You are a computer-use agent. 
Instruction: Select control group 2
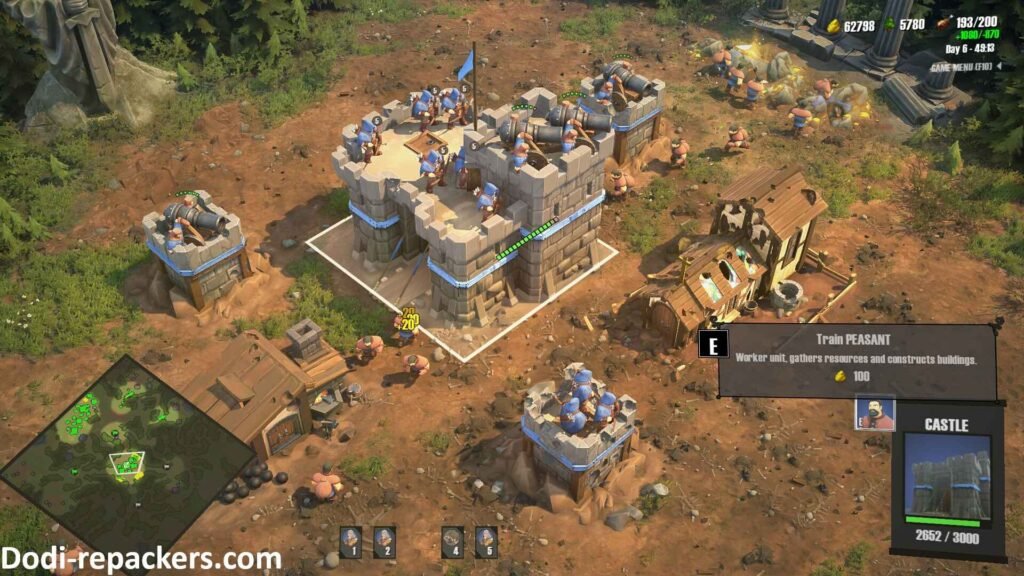[x=384, y=541]
